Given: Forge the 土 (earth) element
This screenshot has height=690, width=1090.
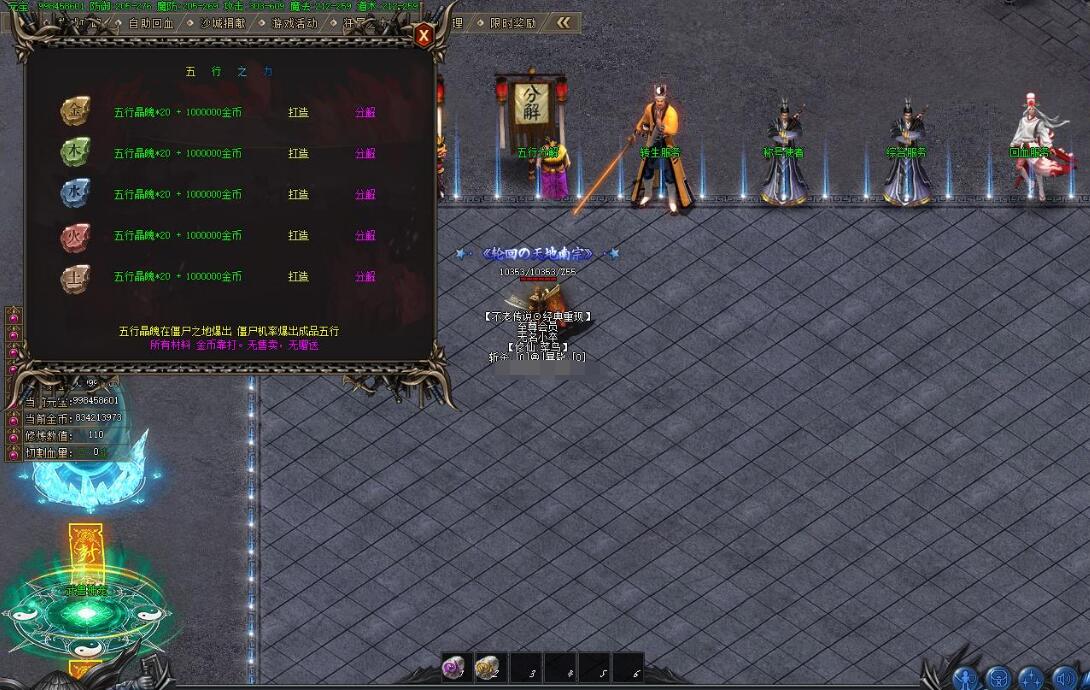Looking at the screenshot, I should (x=298, y=276).
